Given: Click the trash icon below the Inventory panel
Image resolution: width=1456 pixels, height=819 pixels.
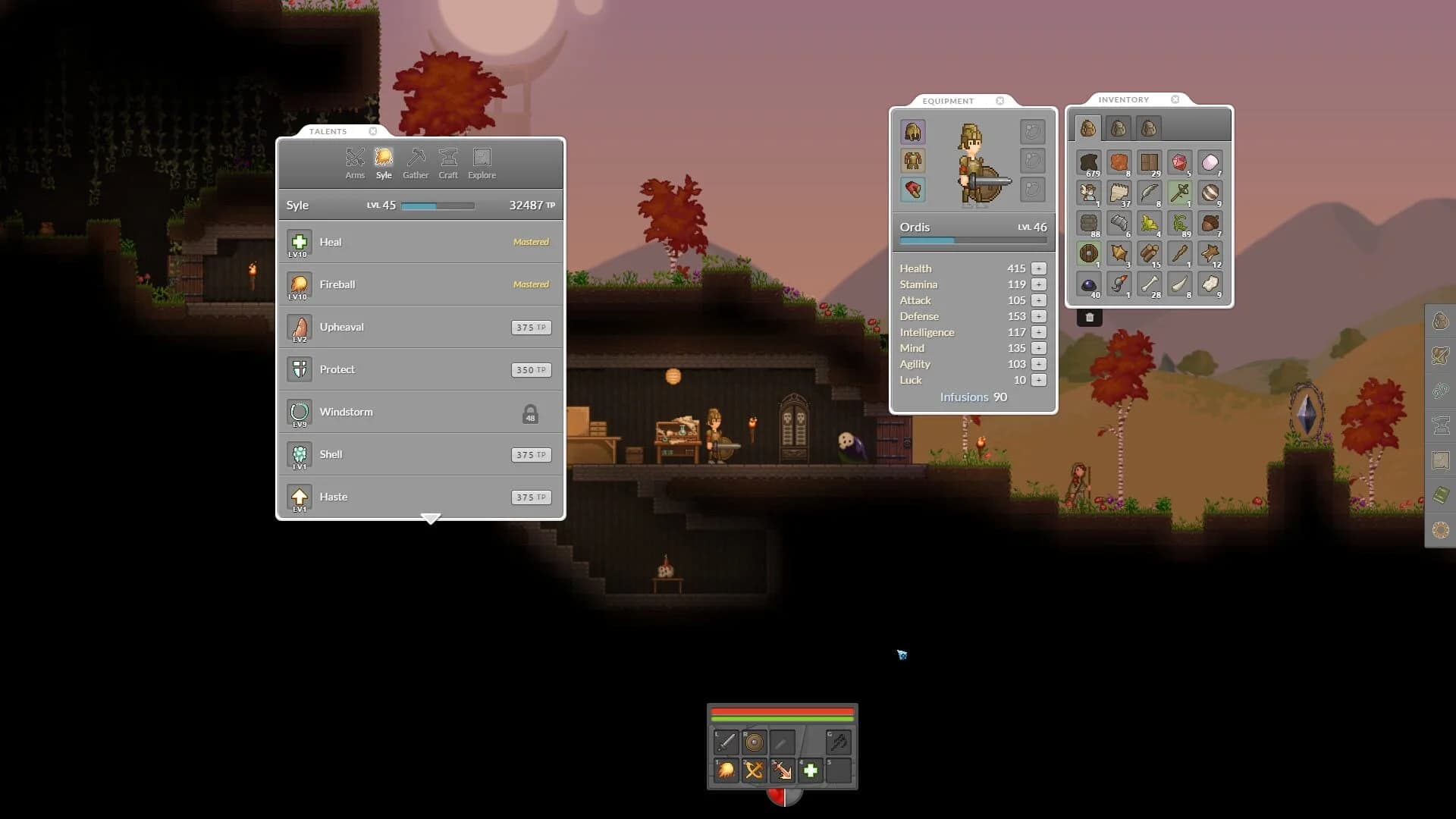Looking at the screenshot, I should pos(1090,316).
